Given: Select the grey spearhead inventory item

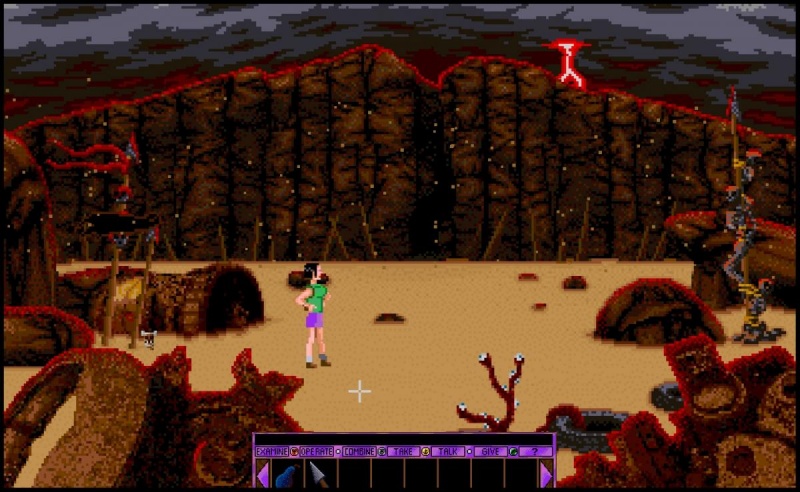Looking at the screenshot, I should click(x=319, y=474).
